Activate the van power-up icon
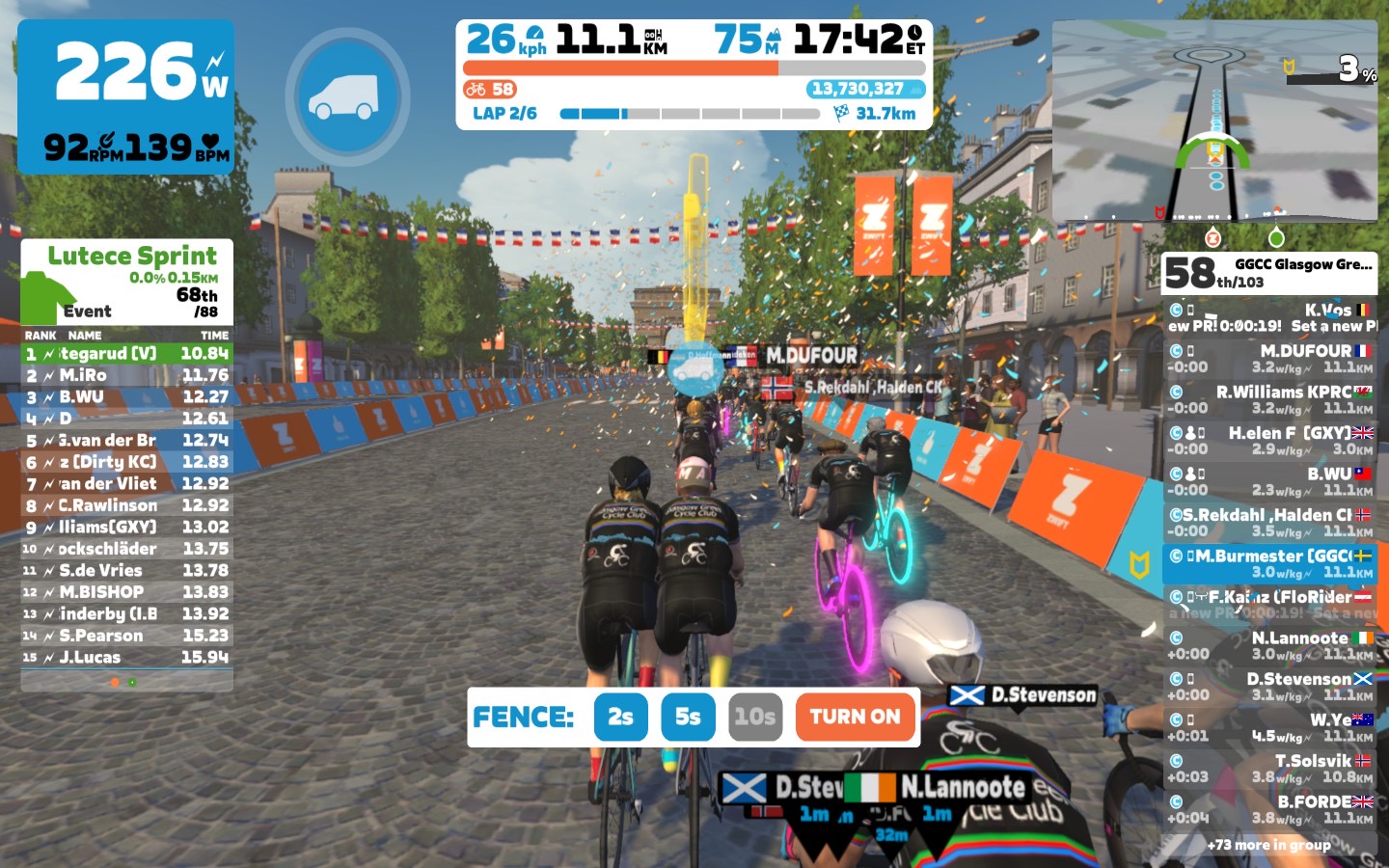The height and width of the screenshot is (868, 1389). pos(347,96)
